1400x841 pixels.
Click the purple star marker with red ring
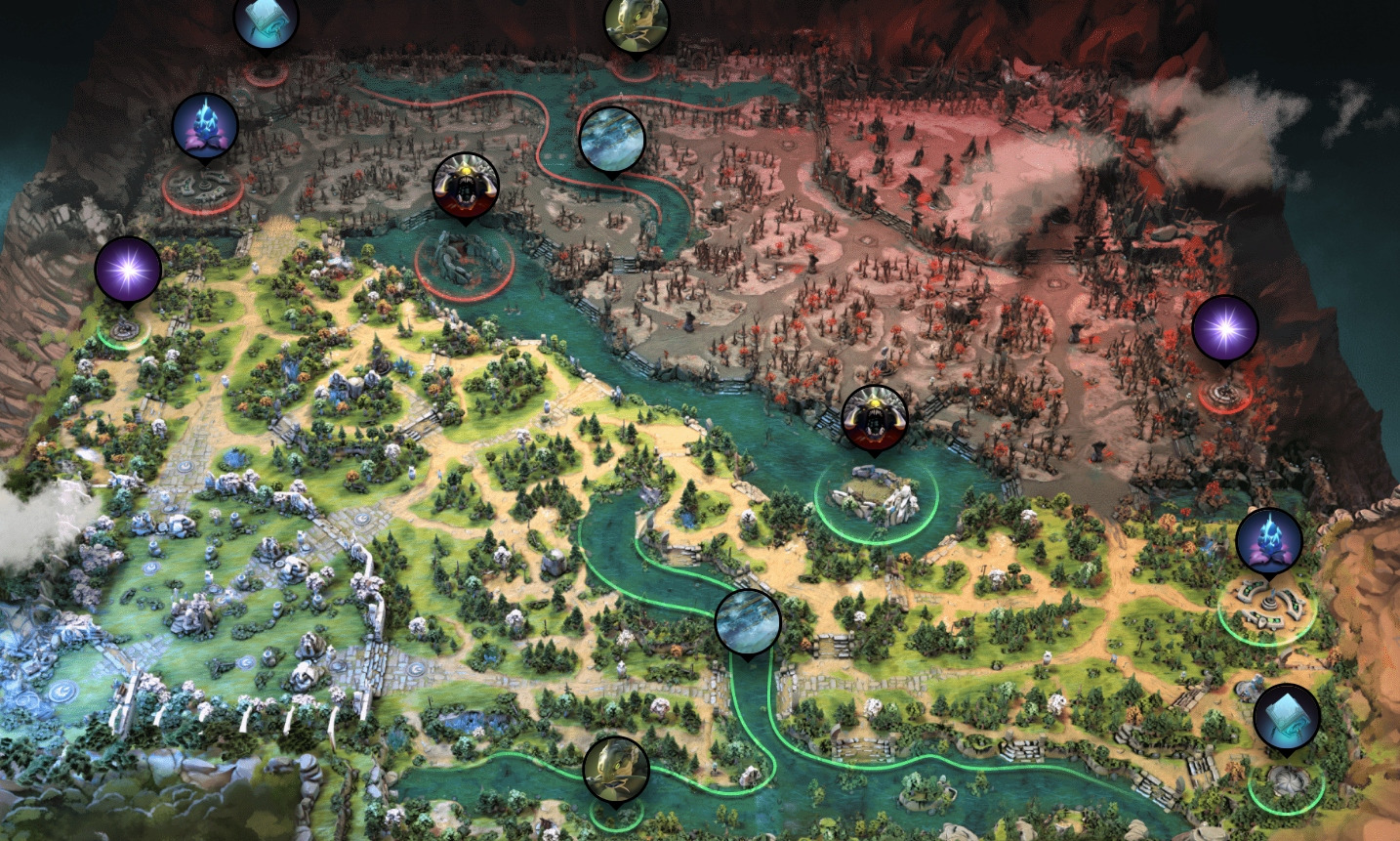1224,329
